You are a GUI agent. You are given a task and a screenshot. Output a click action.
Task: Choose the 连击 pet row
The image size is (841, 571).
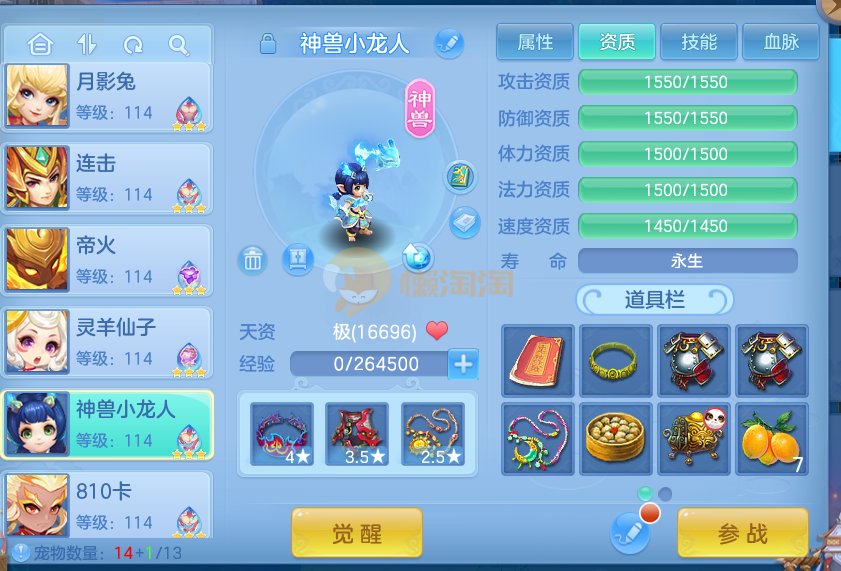[107, 178]
